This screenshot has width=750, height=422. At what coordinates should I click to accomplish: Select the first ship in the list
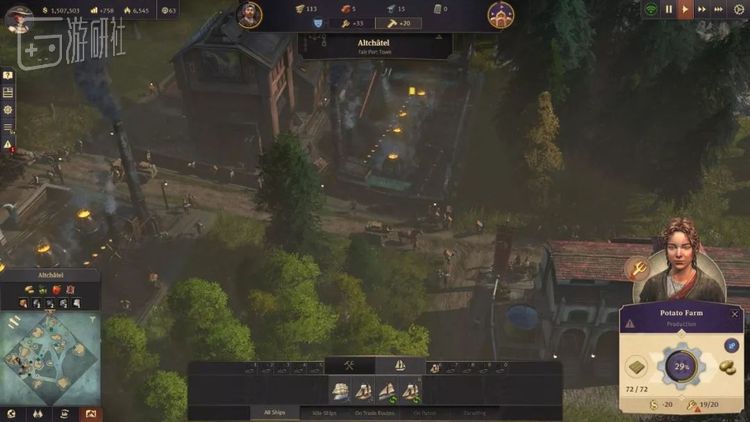[340, 390]
